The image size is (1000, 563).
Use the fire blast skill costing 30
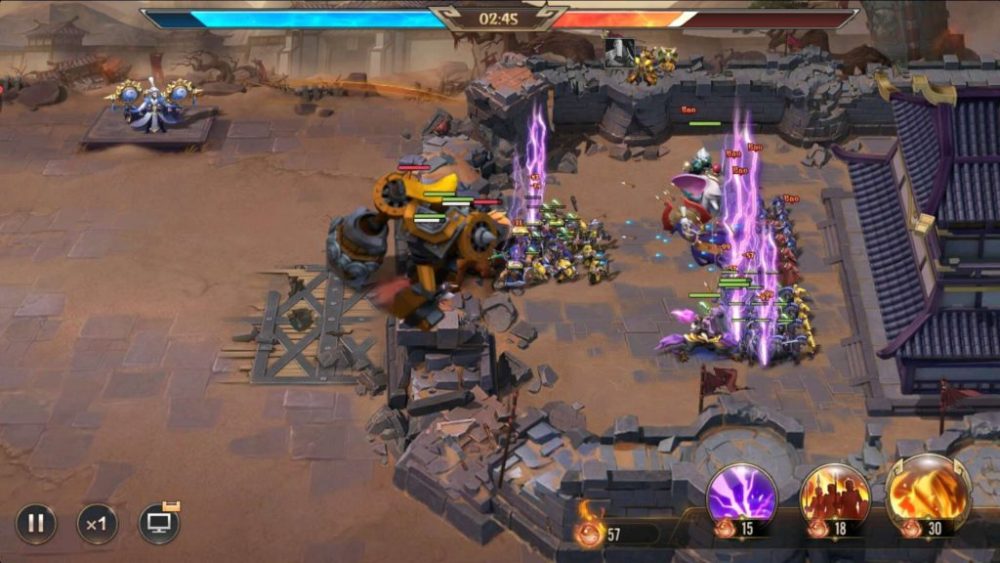click(x=928, y=493)
